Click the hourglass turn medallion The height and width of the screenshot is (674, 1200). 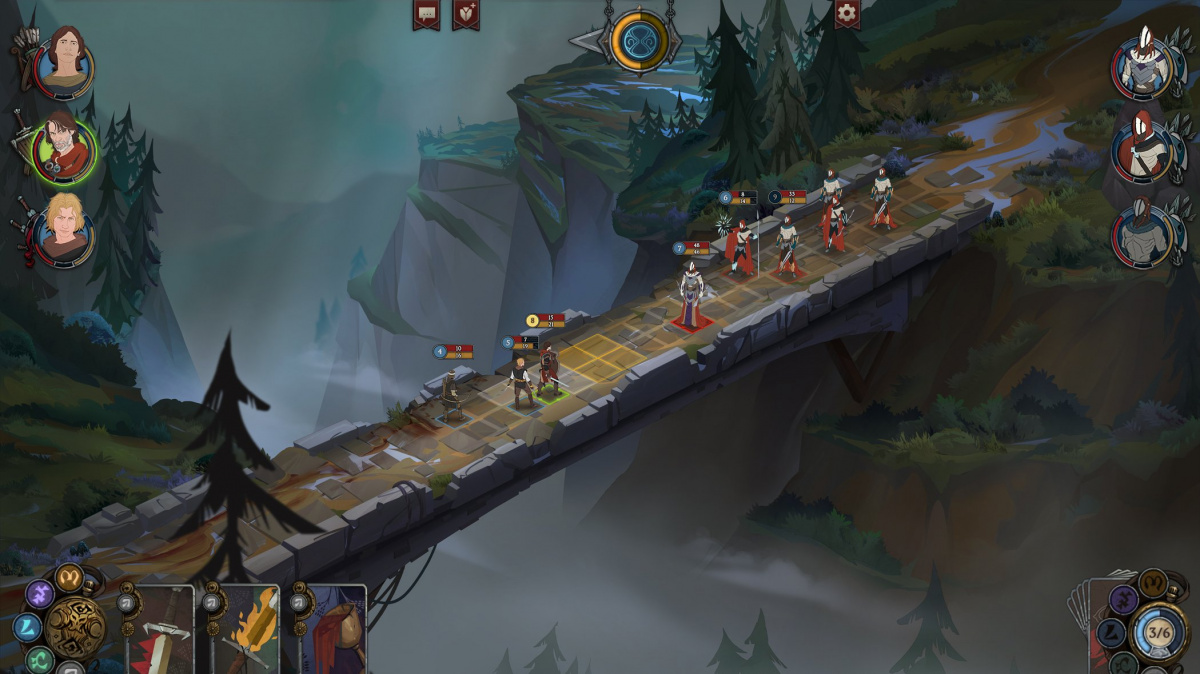639,43
